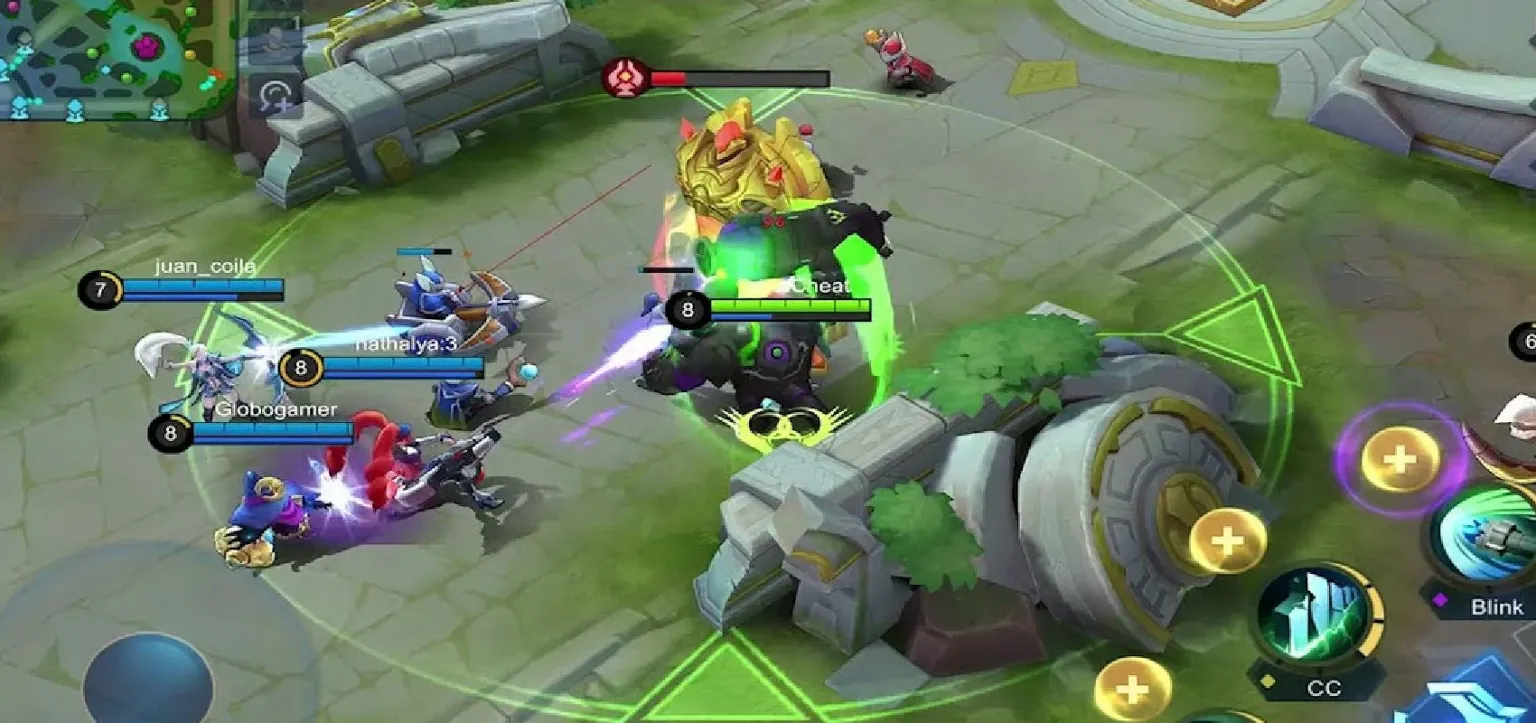Tap the purple-ringed gold plus above Blink

tap(1400, 460)
